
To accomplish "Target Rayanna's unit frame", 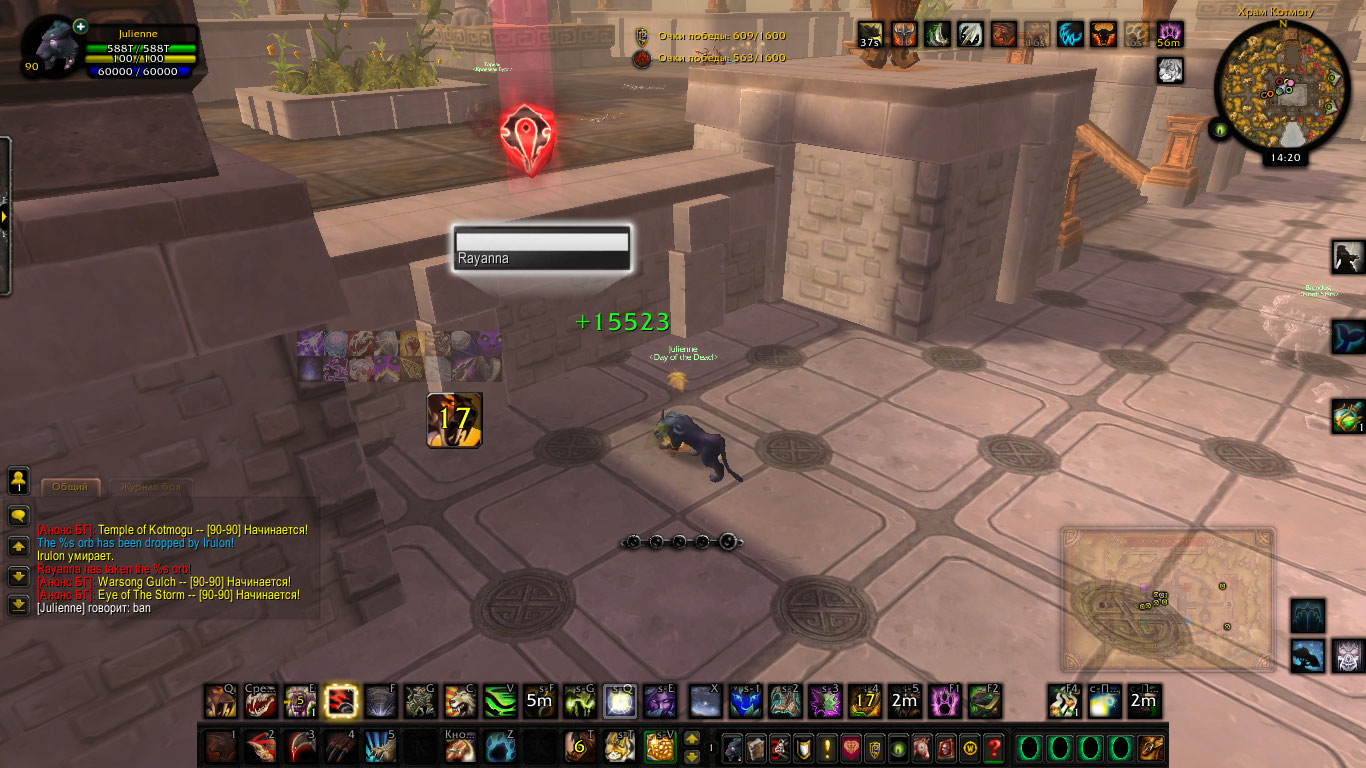I will (541, 248).
